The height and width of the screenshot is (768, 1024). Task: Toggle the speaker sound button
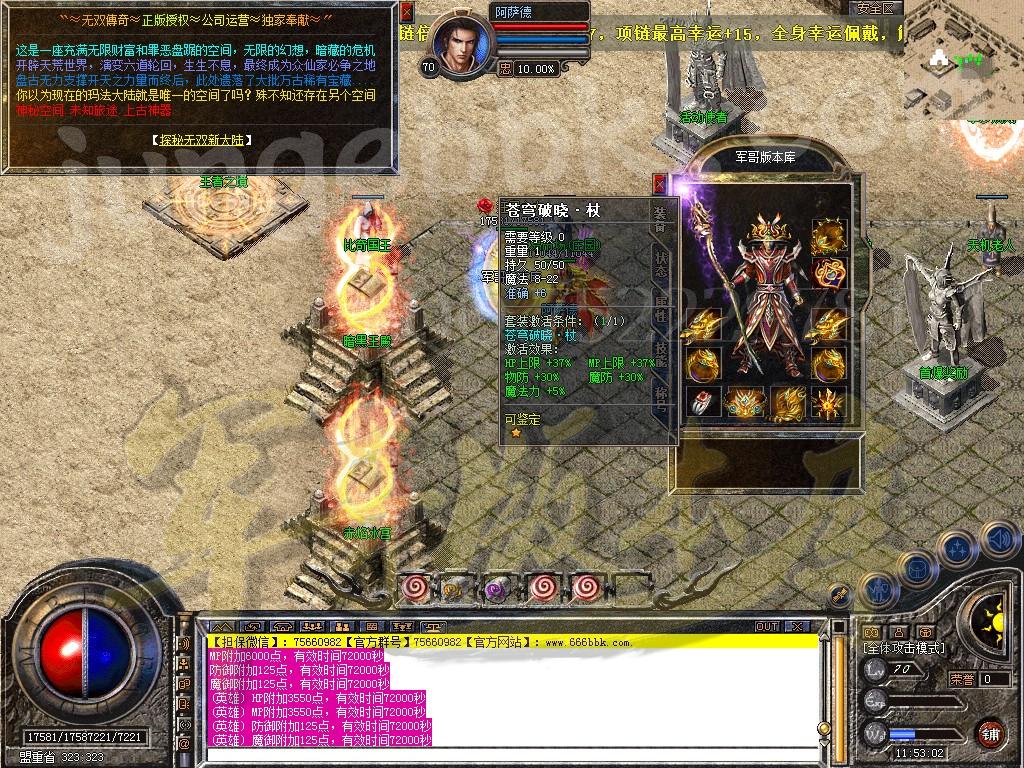pyautogui.click(x=998, y=540)
